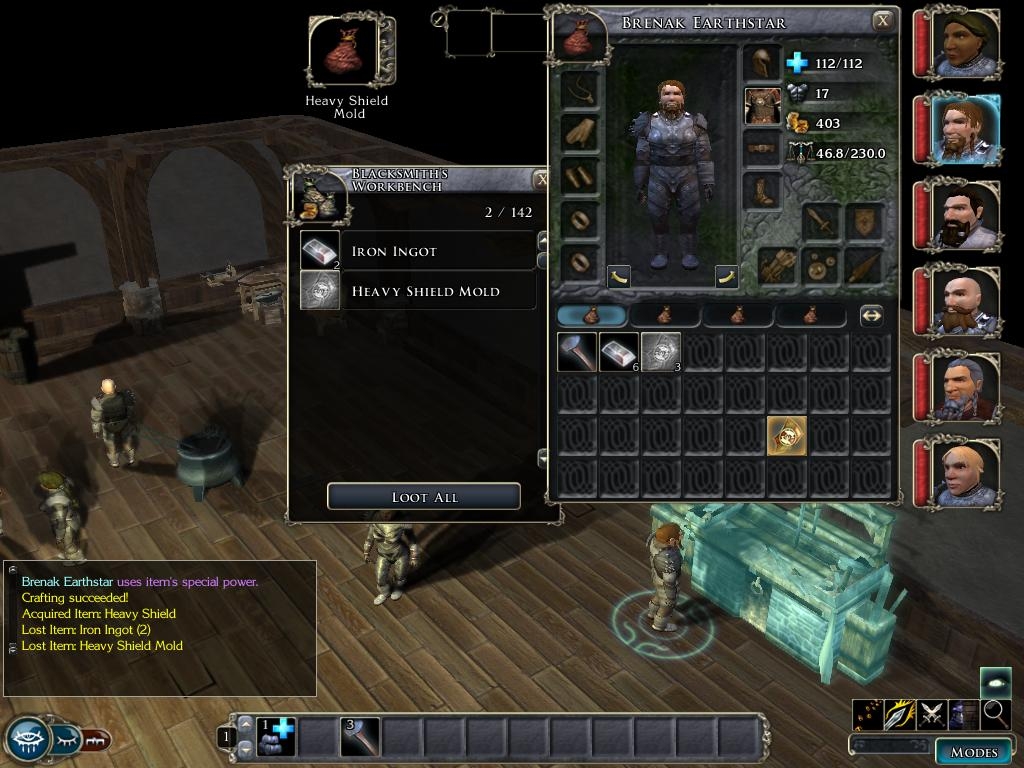Use the healing item in hotbar slot 1
Screen dimensions: 1024x768
(275, 737)
